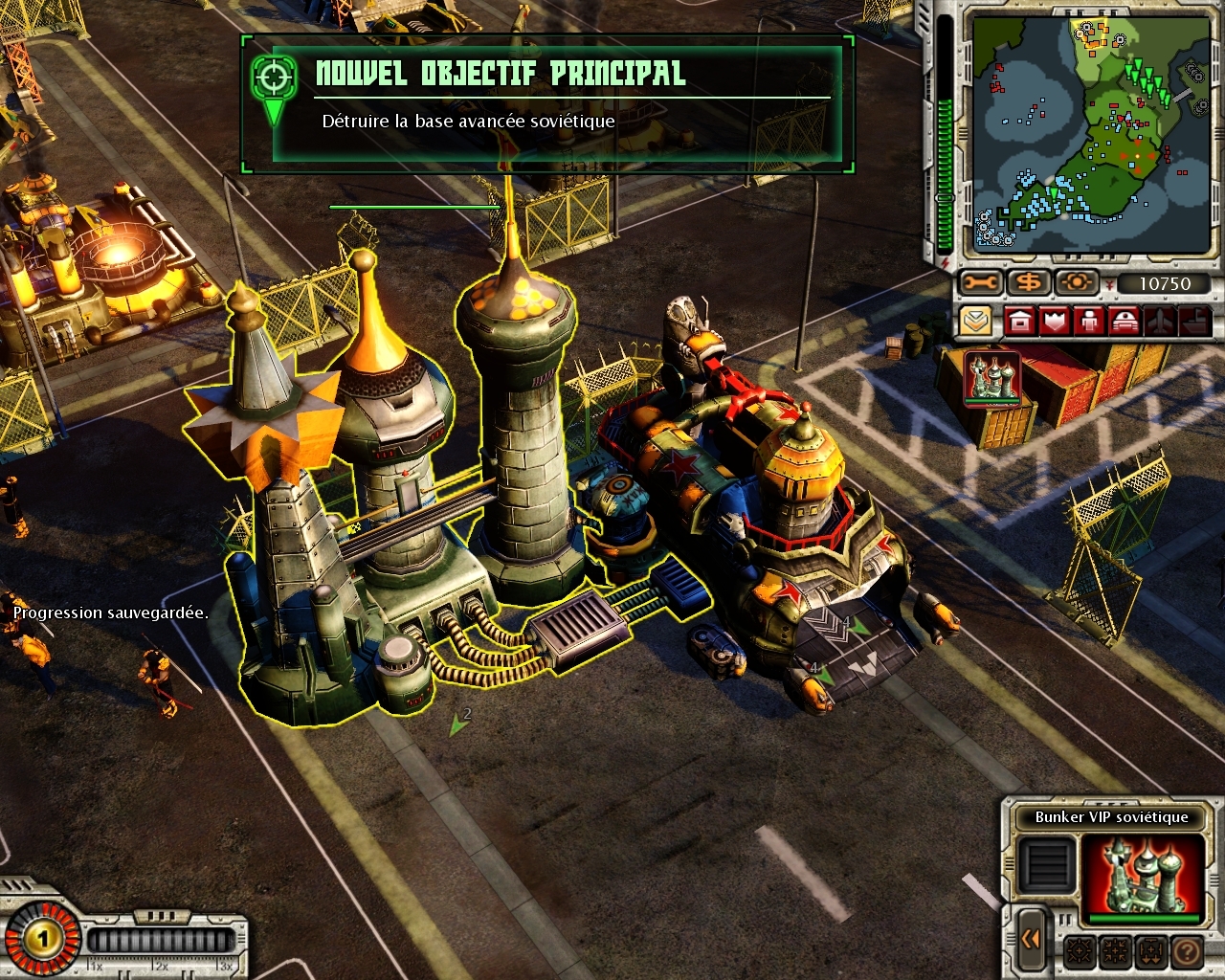This screenshot has width=1225, height=980.
Task: Select the aircraft production tab
Action: coord(1160,321)
